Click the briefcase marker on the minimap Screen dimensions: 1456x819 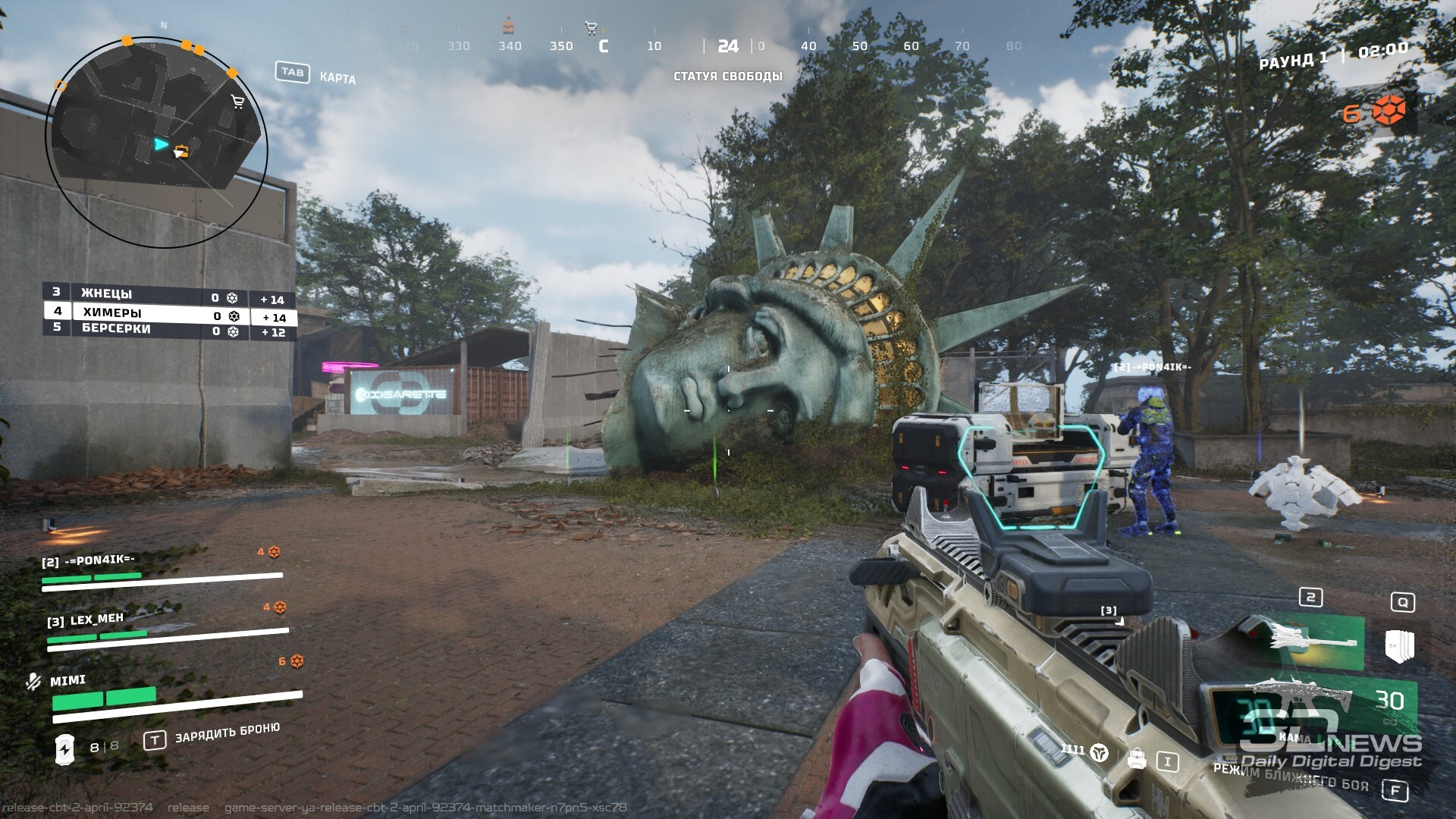point(180,150)
